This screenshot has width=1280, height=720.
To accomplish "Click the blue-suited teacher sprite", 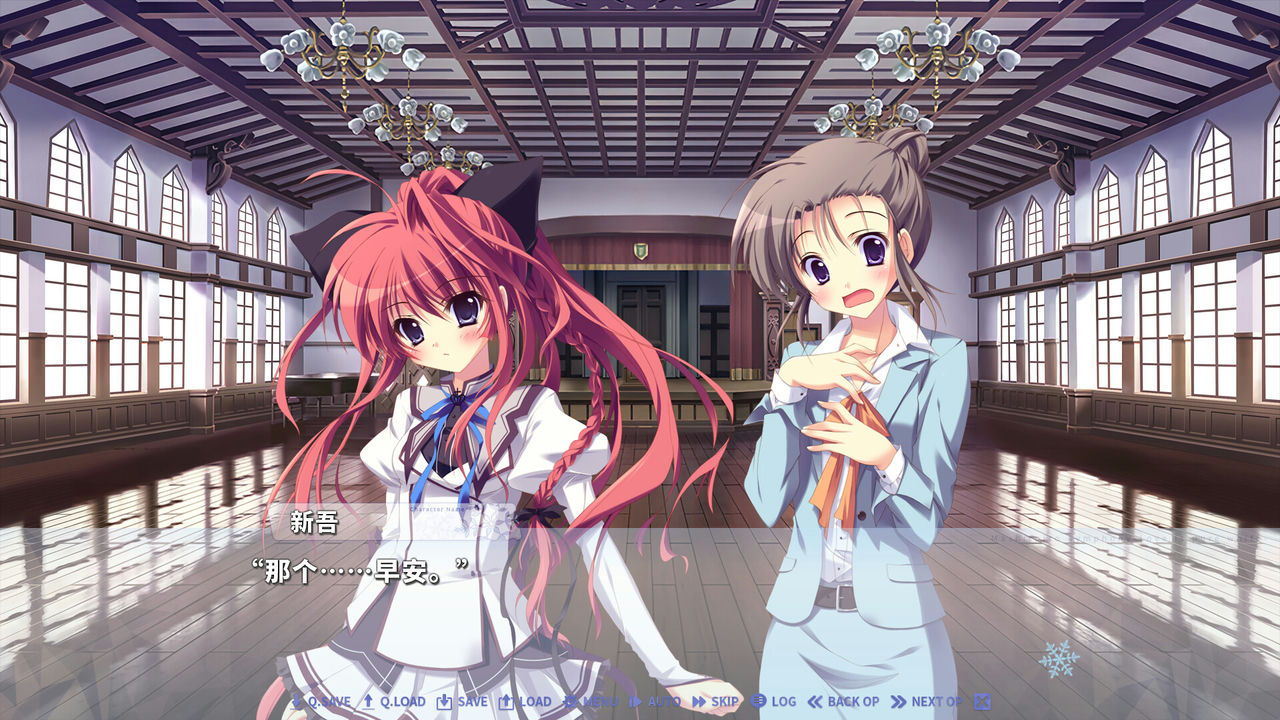I will pos(860,400).
